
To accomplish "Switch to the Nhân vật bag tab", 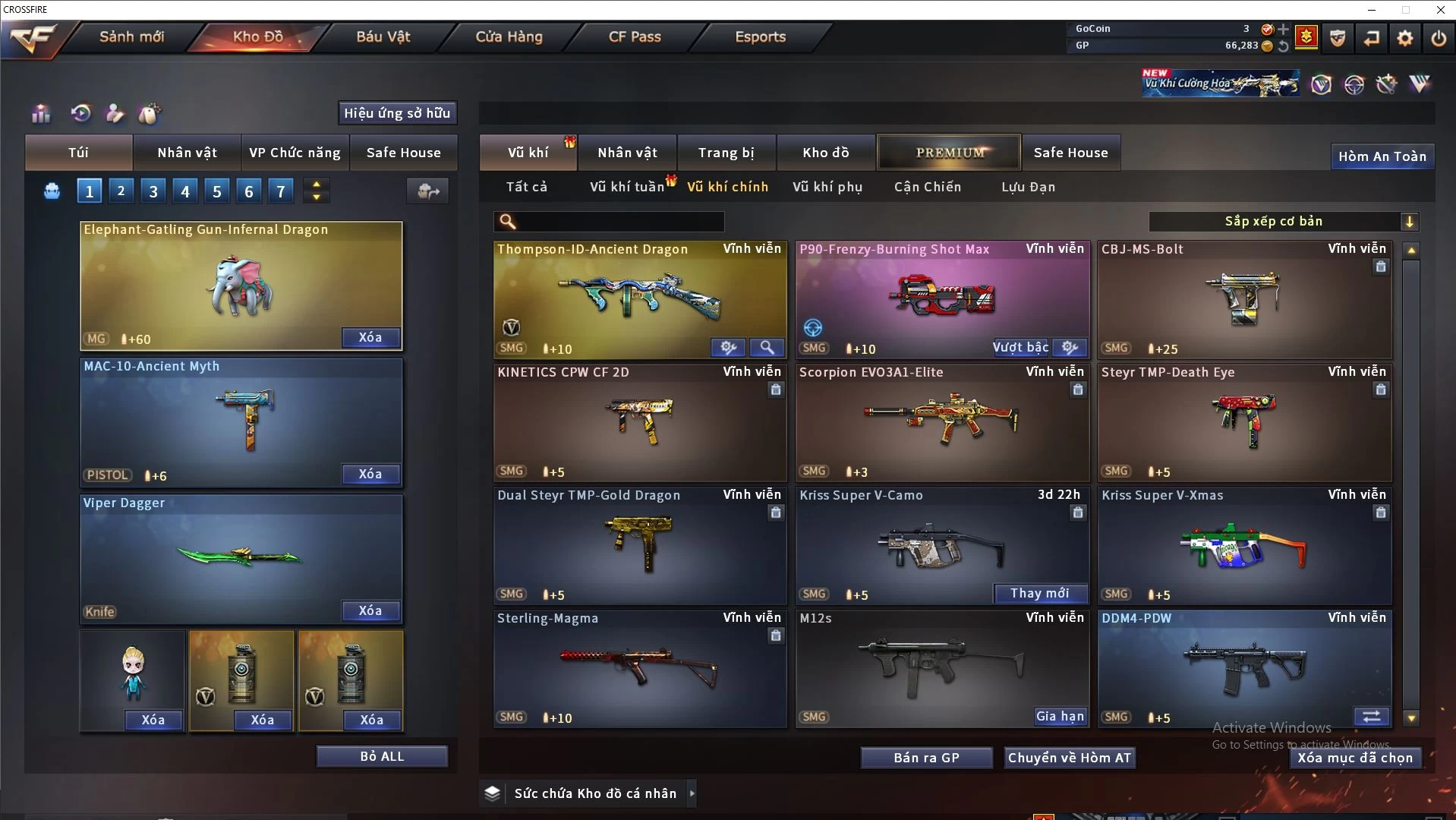I will [x=187, y=153].
